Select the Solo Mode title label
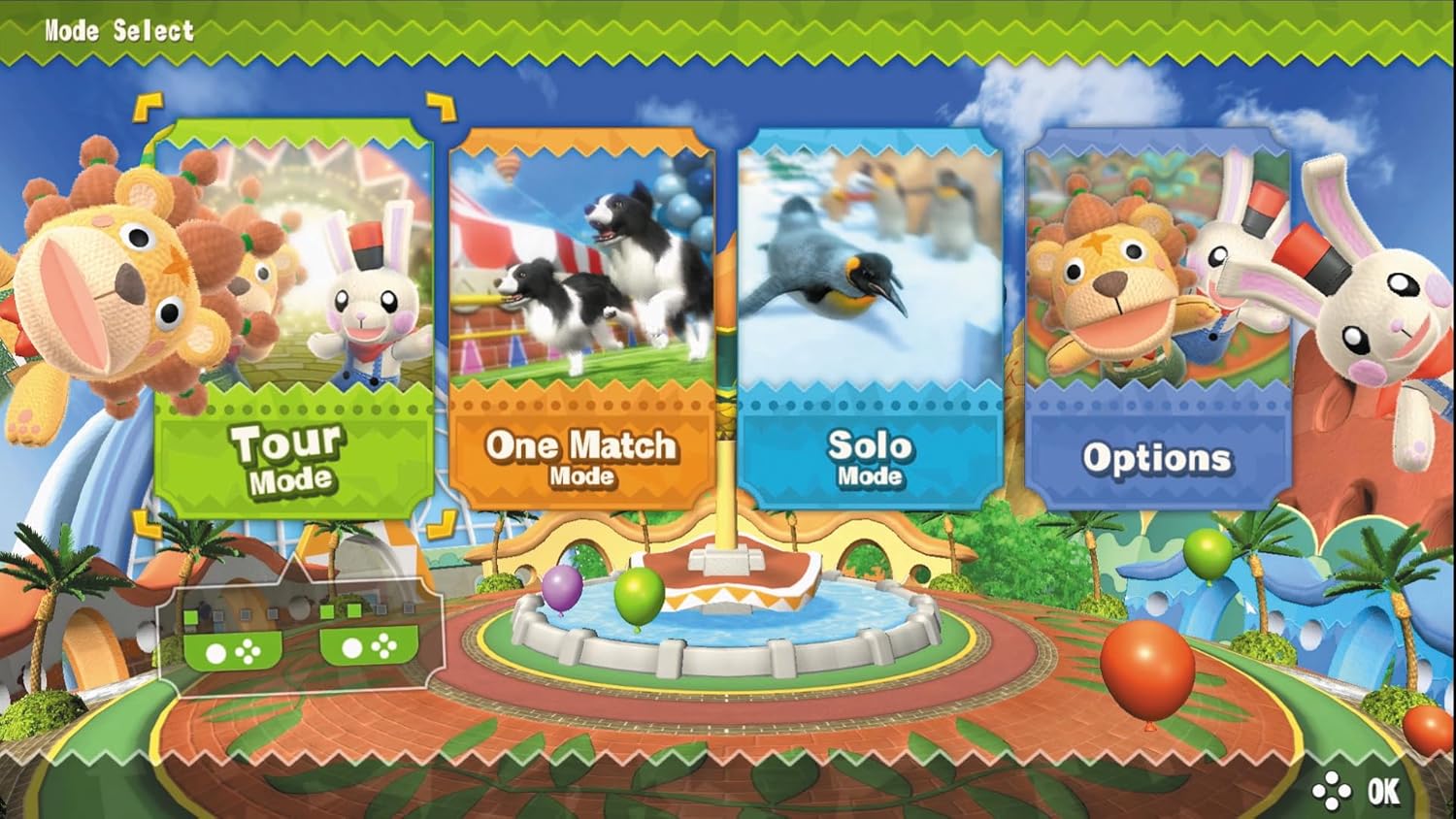Viewport: 1456px width, 819px height. click(x=869, y=458)
